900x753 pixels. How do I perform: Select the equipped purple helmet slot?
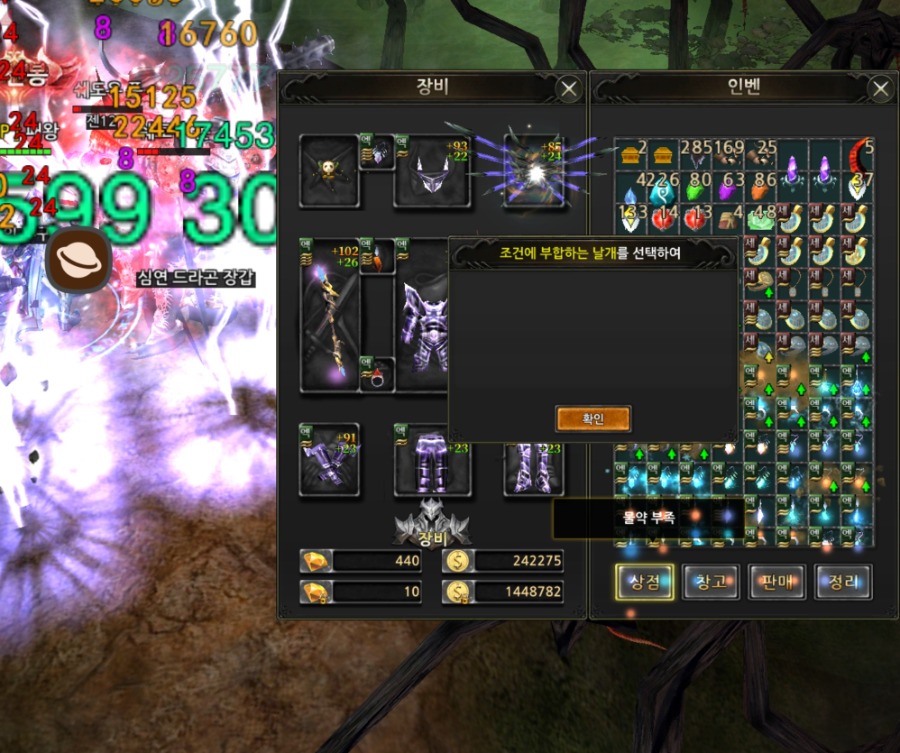point(432,171)
